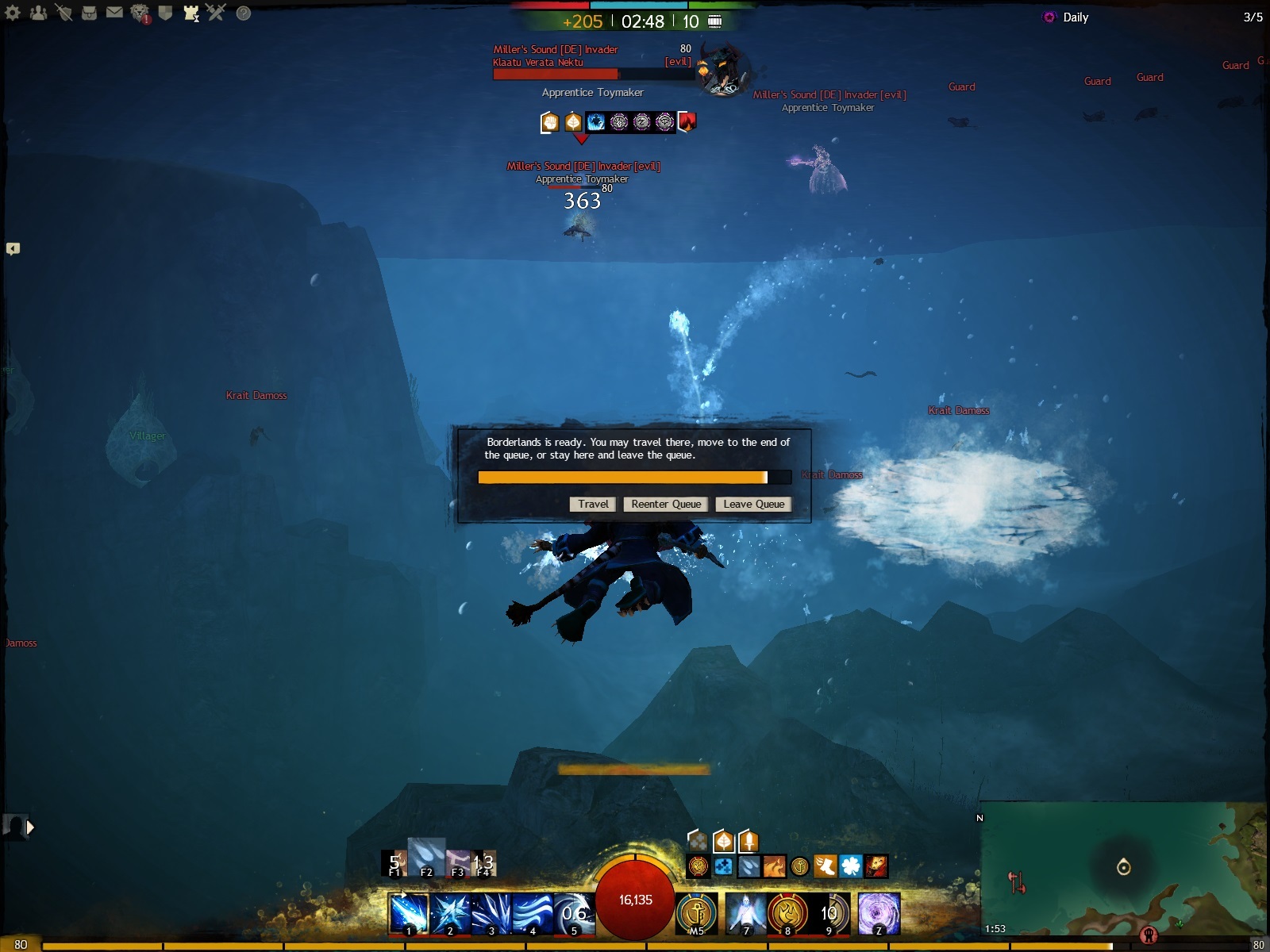
Task: Open the Black Lion Trading Company
Action: click(140, 13)
